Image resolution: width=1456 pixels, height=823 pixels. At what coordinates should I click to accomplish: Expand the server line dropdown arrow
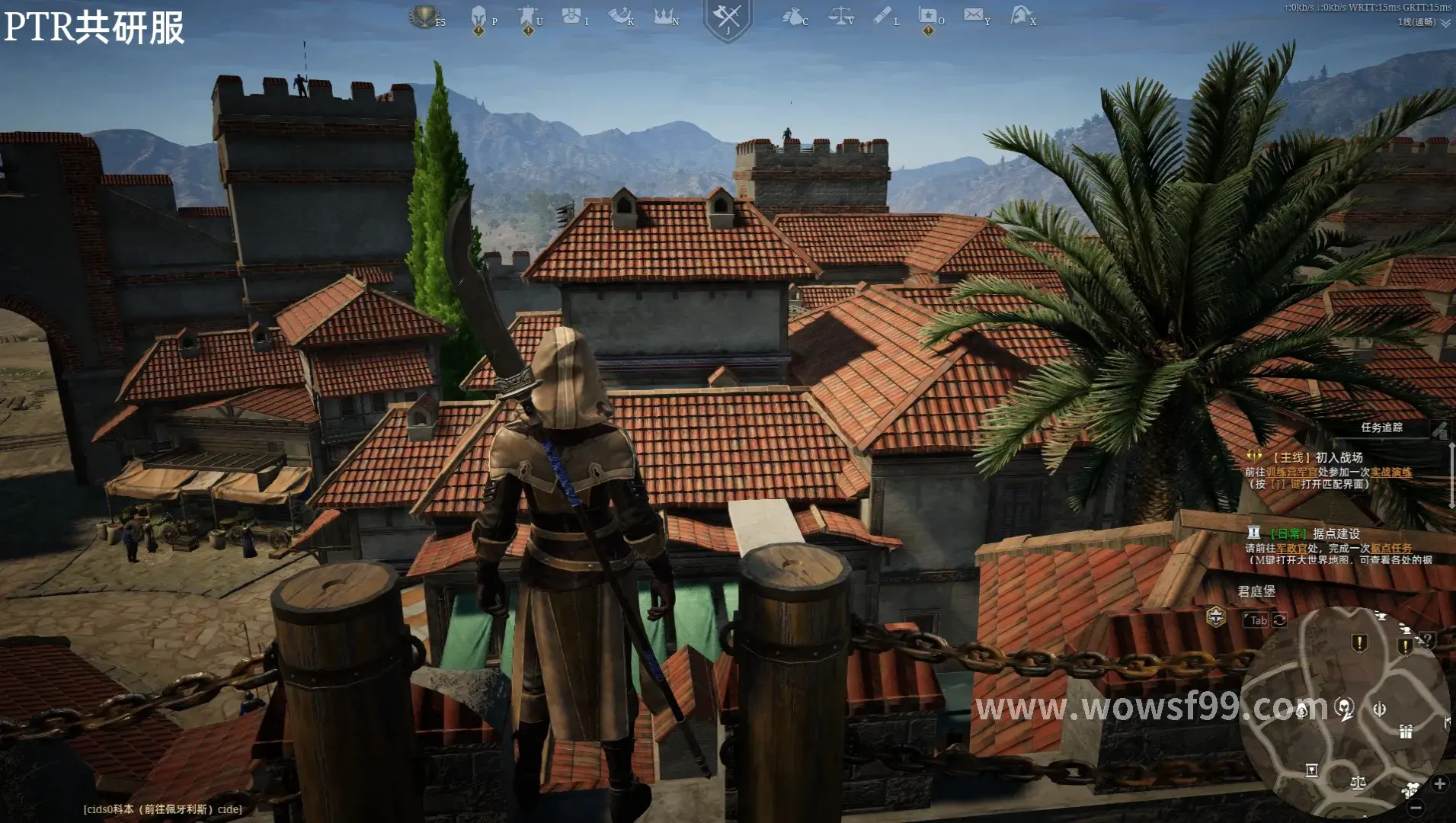click(1445, 23)
